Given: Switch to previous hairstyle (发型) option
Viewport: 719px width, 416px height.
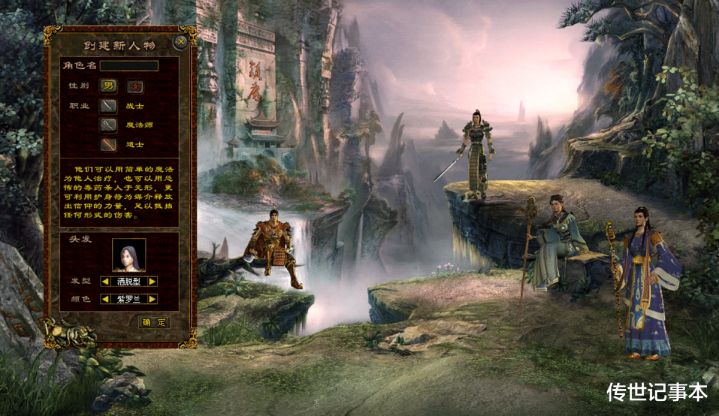Looking at the screenshot, I should (105, 282).
